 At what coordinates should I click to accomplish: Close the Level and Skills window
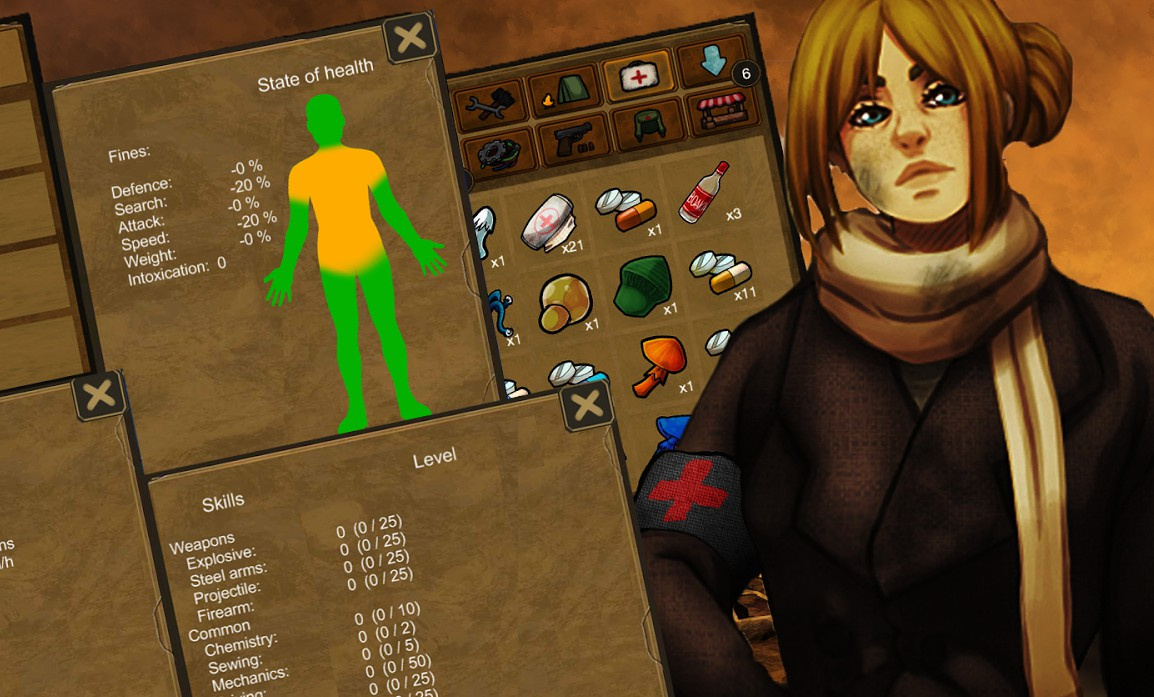pos(587,406)
